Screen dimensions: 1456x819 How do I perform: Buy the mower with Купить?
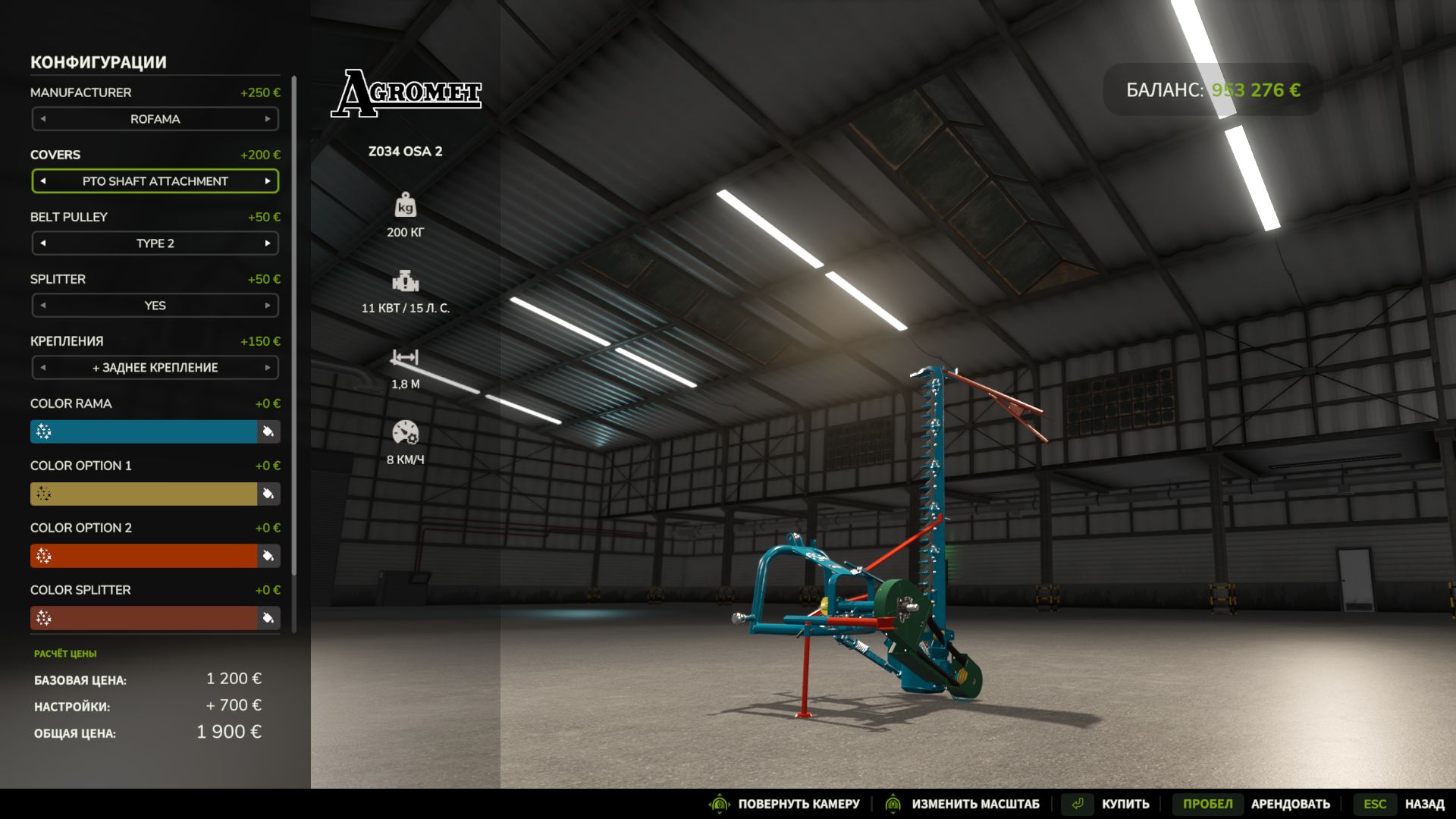click(1125, 804)
